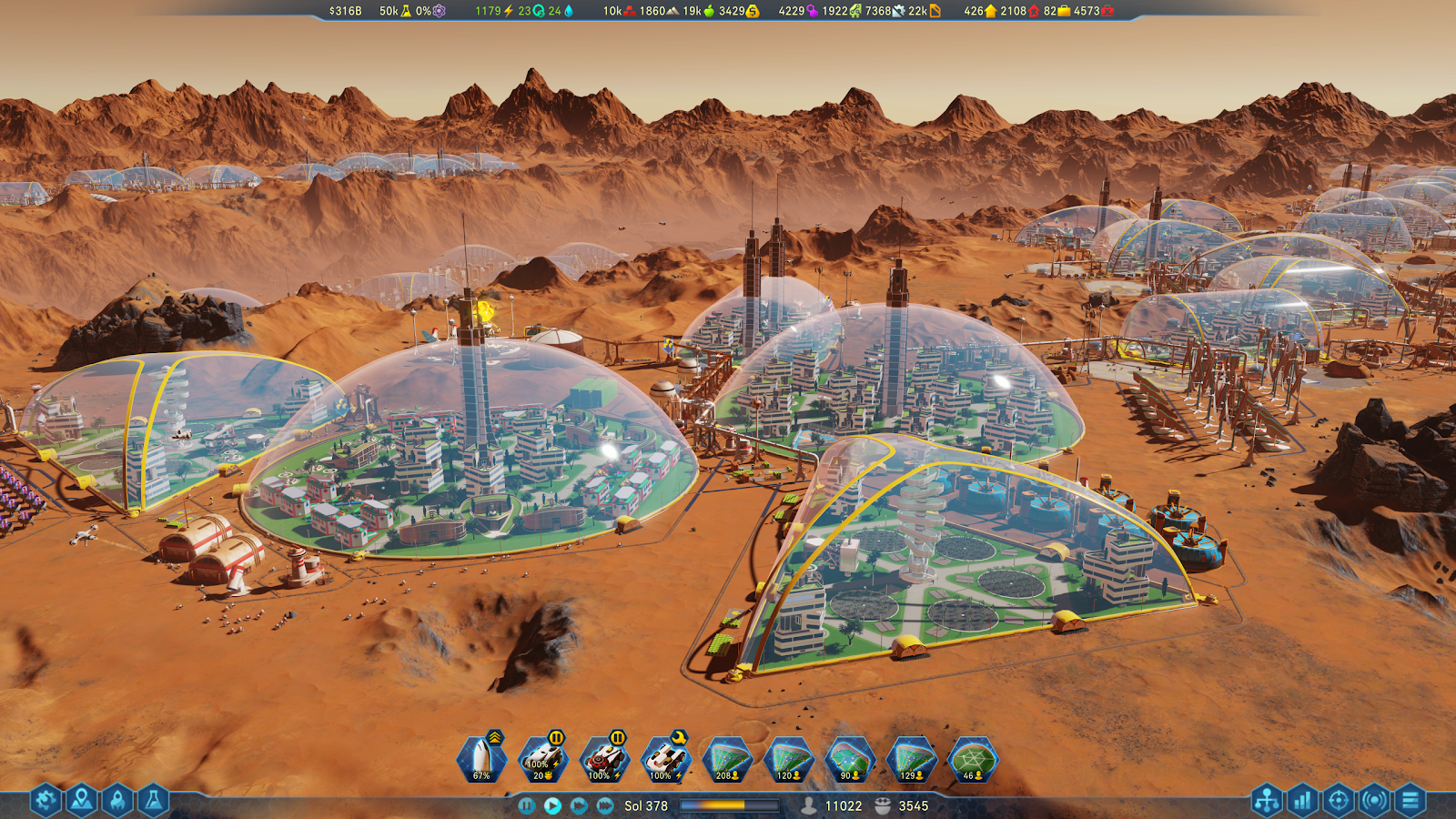Select the rover with the wrench badge

pos(666,758)
